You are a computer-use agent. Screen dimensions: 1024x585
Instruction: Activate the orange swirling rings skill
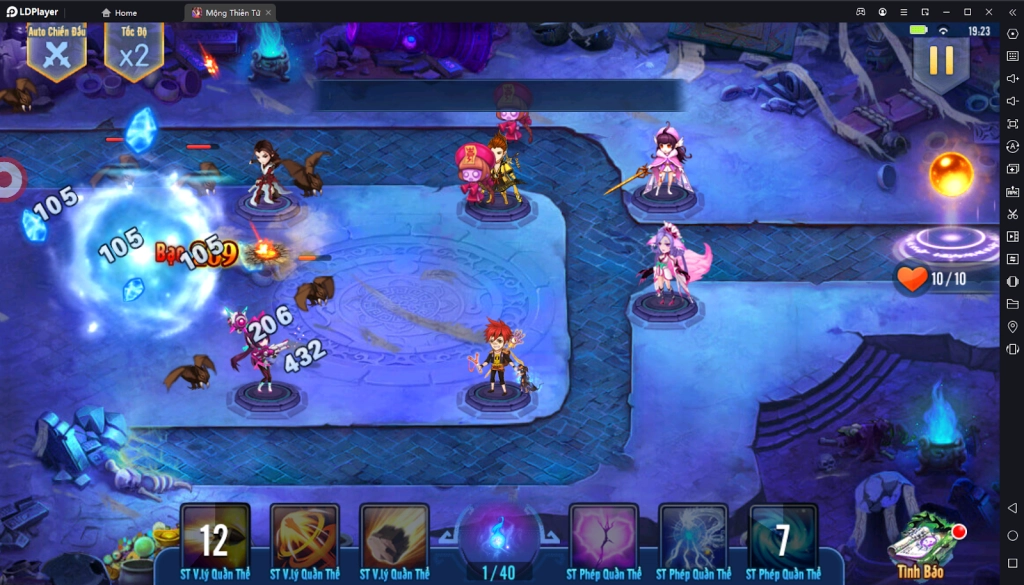tap(305, 538)
